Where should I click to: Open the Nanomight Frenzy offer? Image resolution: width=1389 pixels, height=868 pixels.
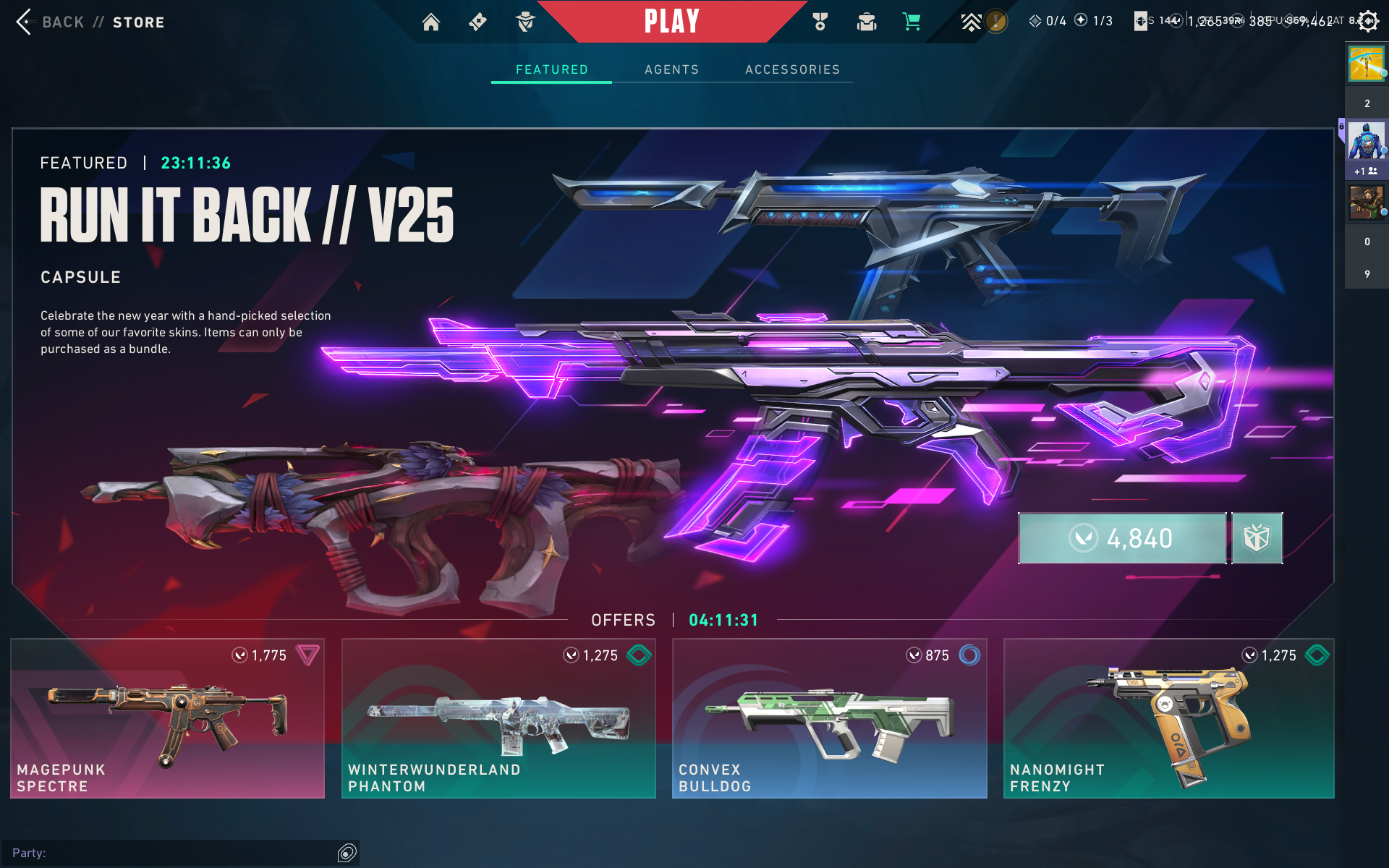click(1168, 718)
